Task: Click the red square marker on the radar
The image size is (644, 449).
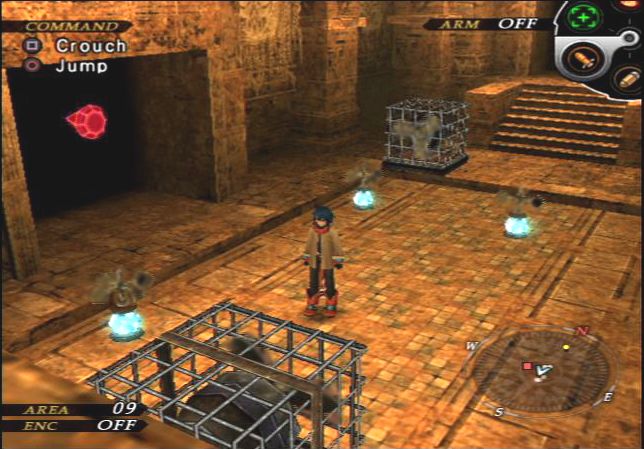Action: click(527, 366)
